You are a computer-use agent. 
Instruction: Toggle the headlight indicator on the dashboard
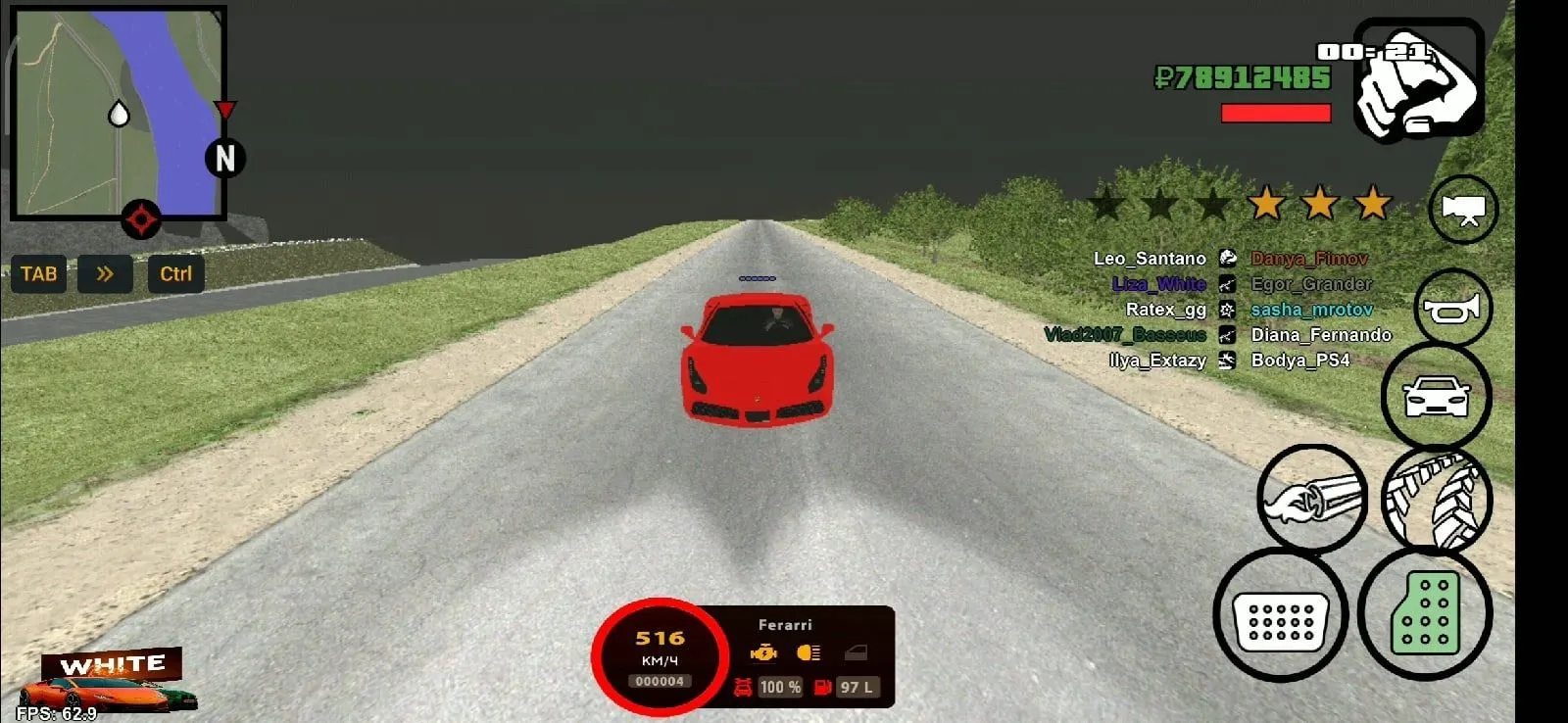(x=808, y=651)
